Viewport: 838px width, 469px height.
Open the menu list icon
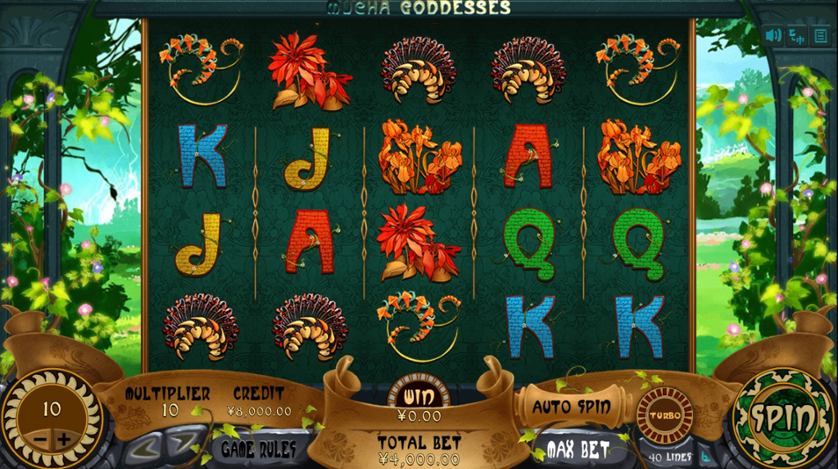tap(821, 35)
